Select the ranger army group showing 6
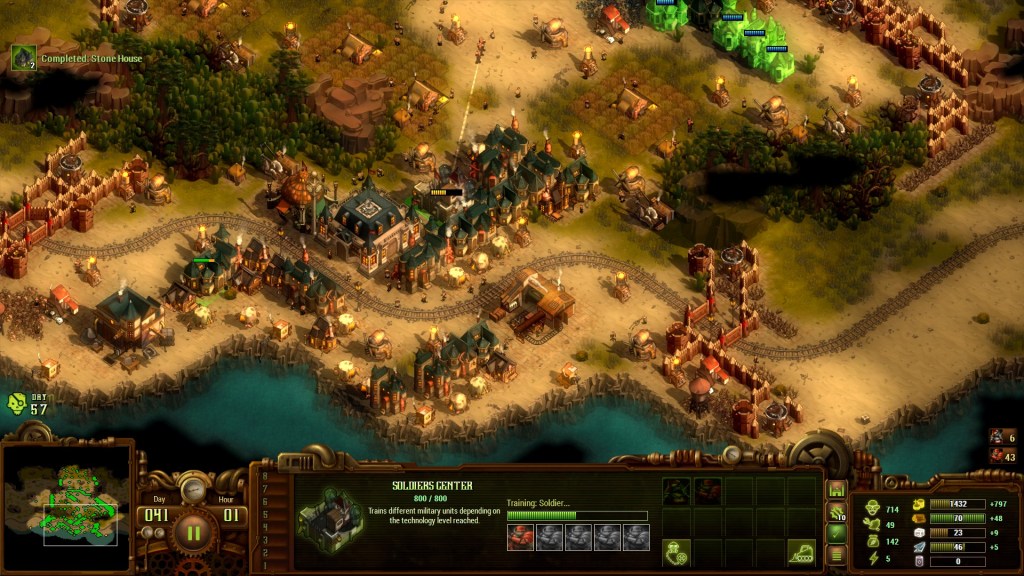1024x576 pixels. tap(1001, 436)
